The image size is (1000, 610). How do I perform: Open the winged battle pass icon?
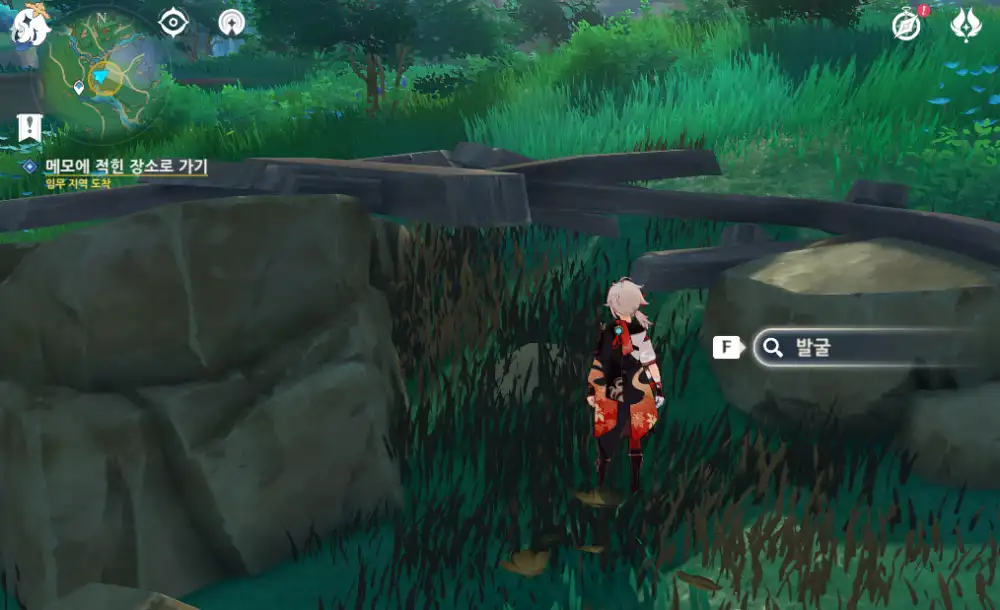pos(966,24)
